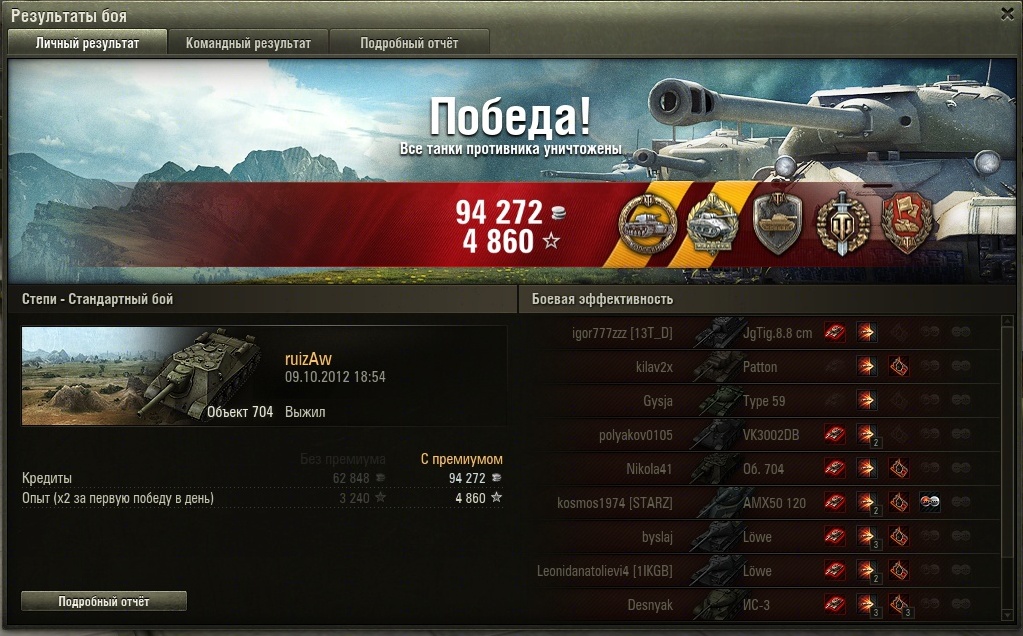This screenshot has width=1023, height=636.
Task: Click the first gold tank medal
Action: point(645,222)
